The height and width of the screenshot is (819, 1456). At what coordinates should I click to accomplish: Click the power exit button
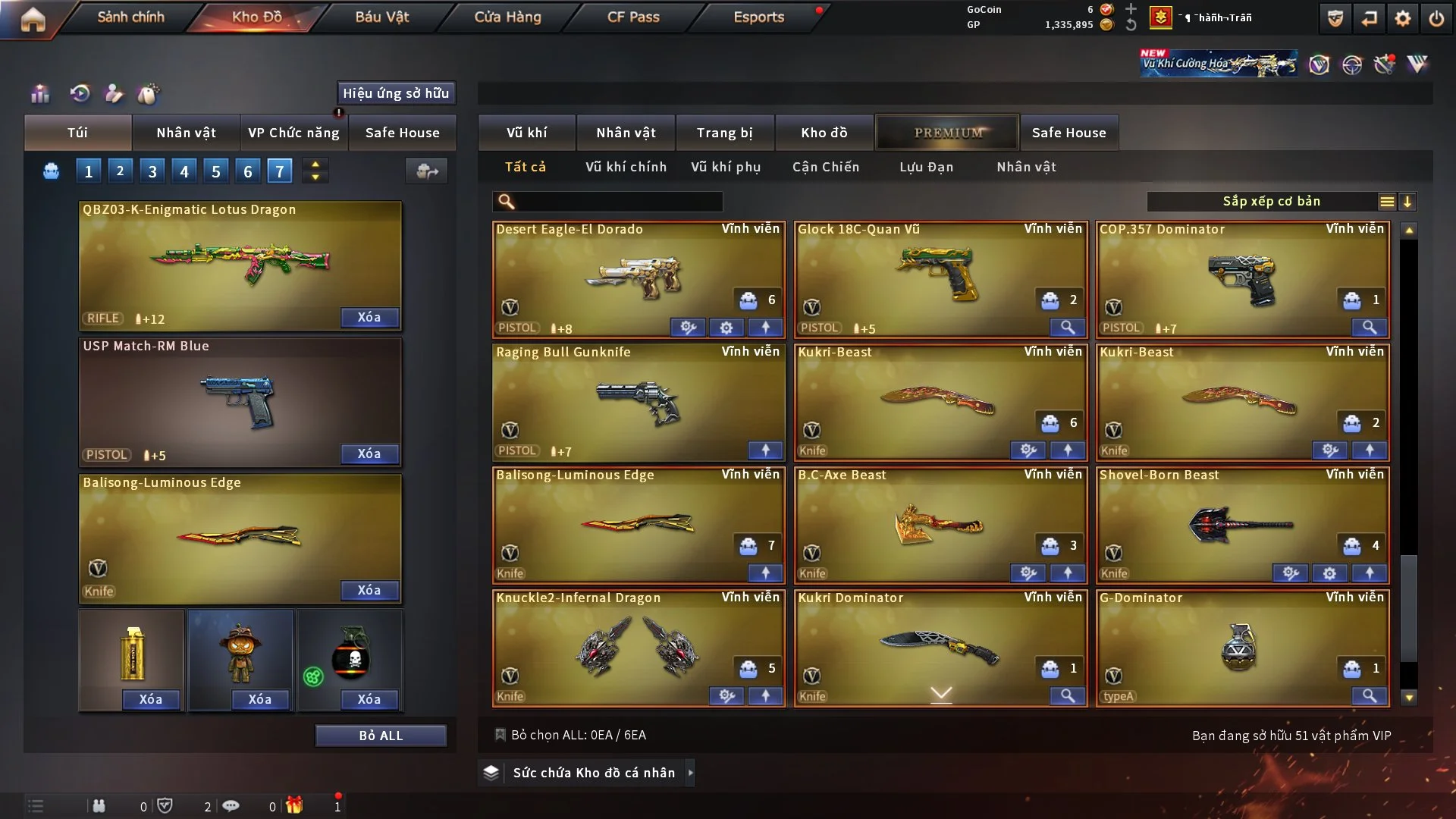(x=1436, y=18)
